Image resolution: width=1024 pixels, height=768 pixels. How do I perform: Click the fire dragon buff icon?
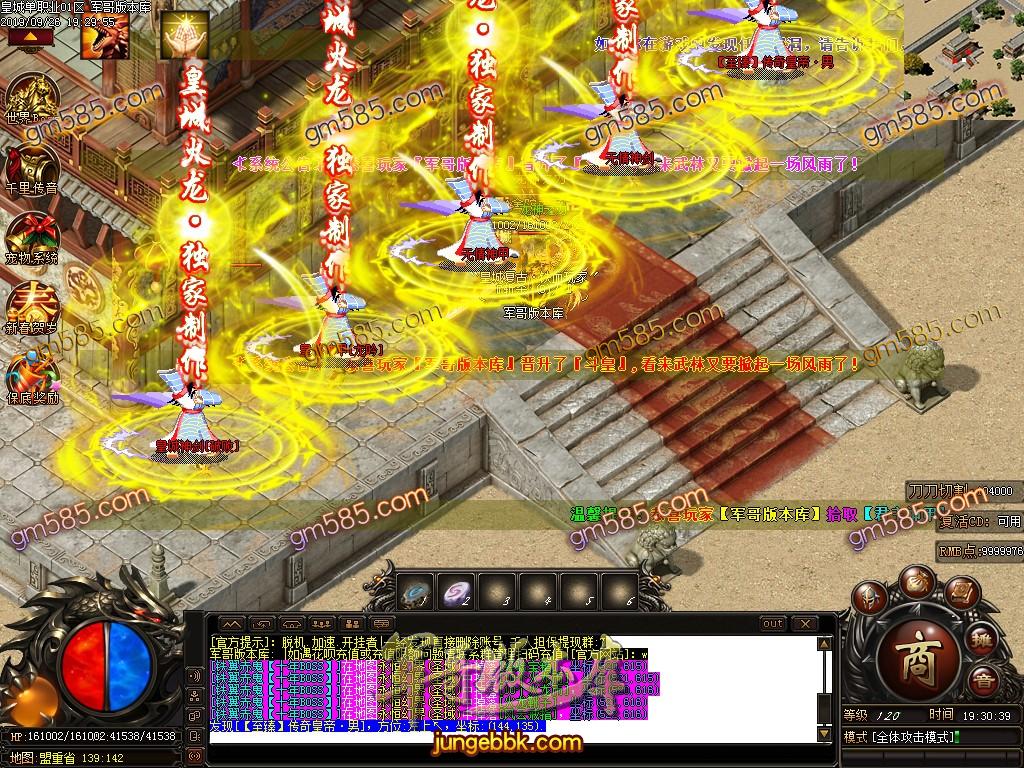click(106, 36)
